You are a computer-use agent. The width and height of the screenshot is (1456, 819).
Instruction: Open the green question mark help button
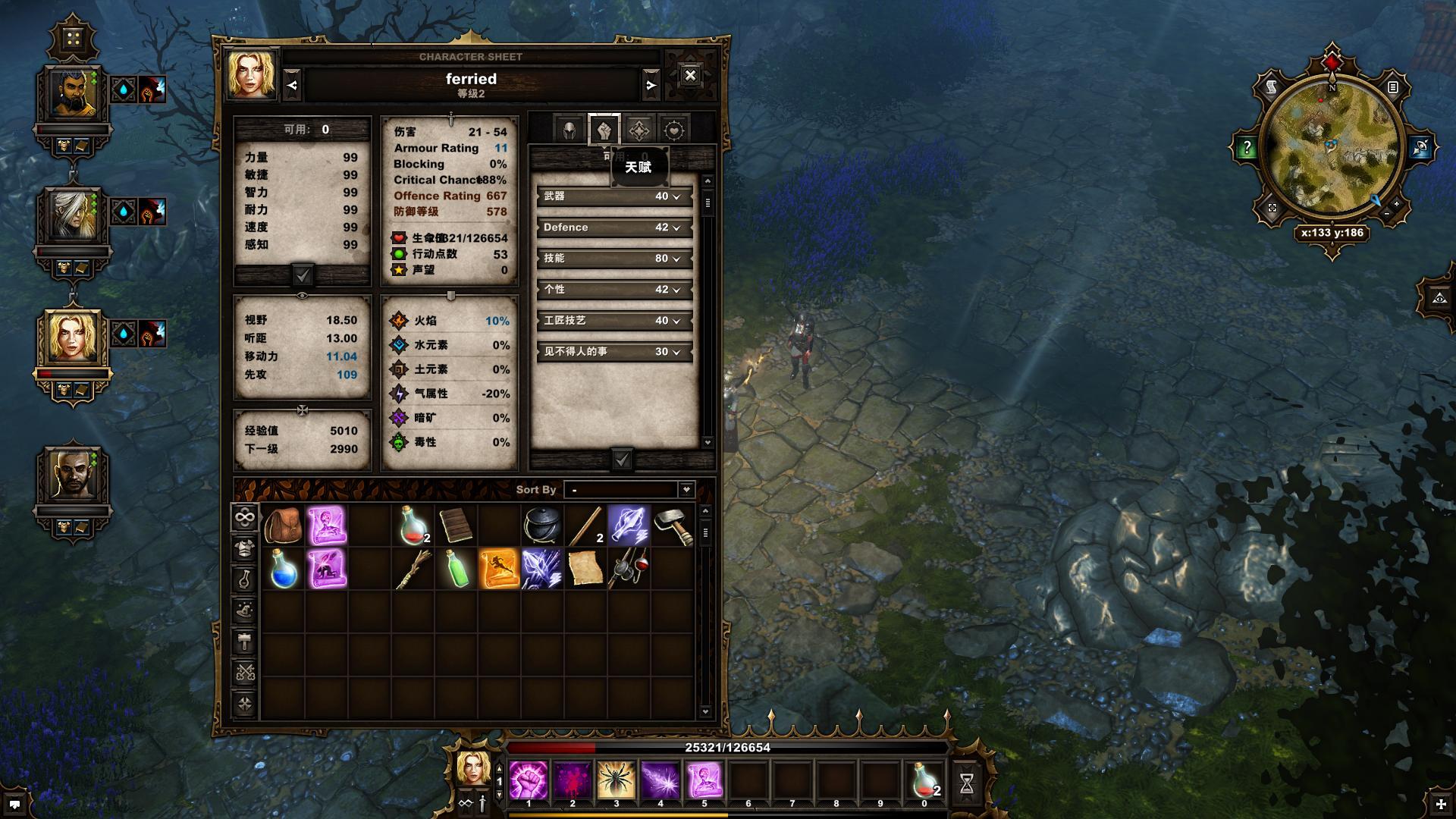pyautogui.click(x=1246, y=148)
